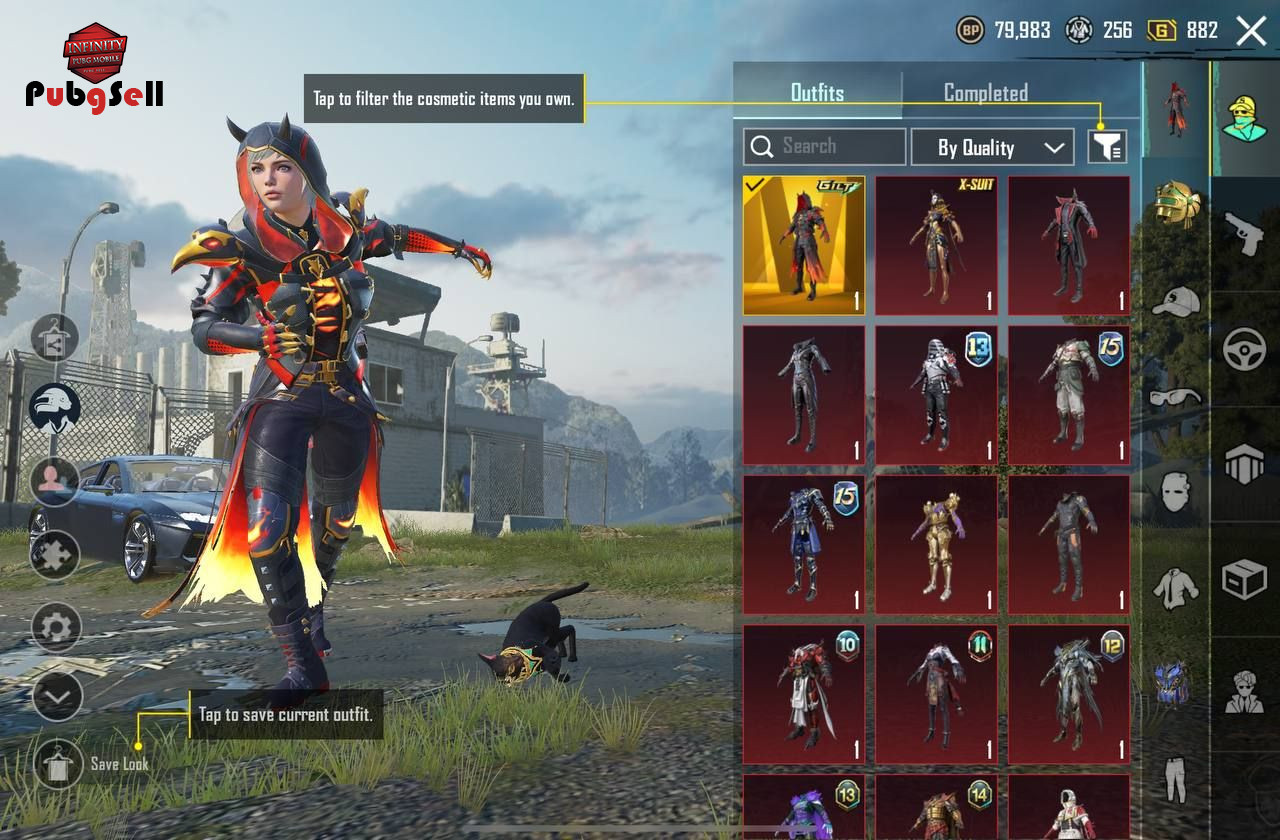Select the Outfits tab

coord(817,93)
